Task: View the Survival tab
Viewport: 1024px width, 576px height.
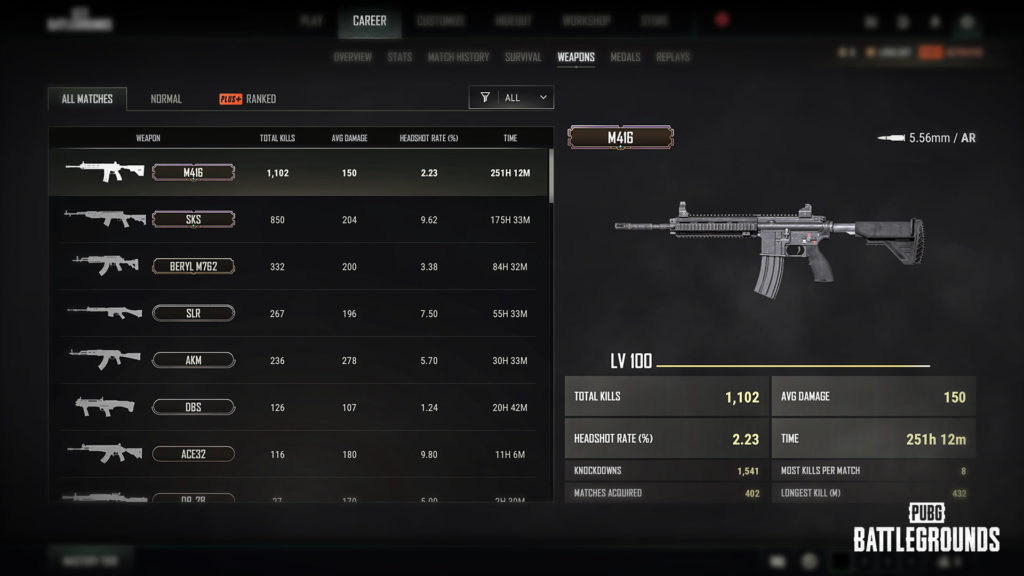Action: [523, 57]
